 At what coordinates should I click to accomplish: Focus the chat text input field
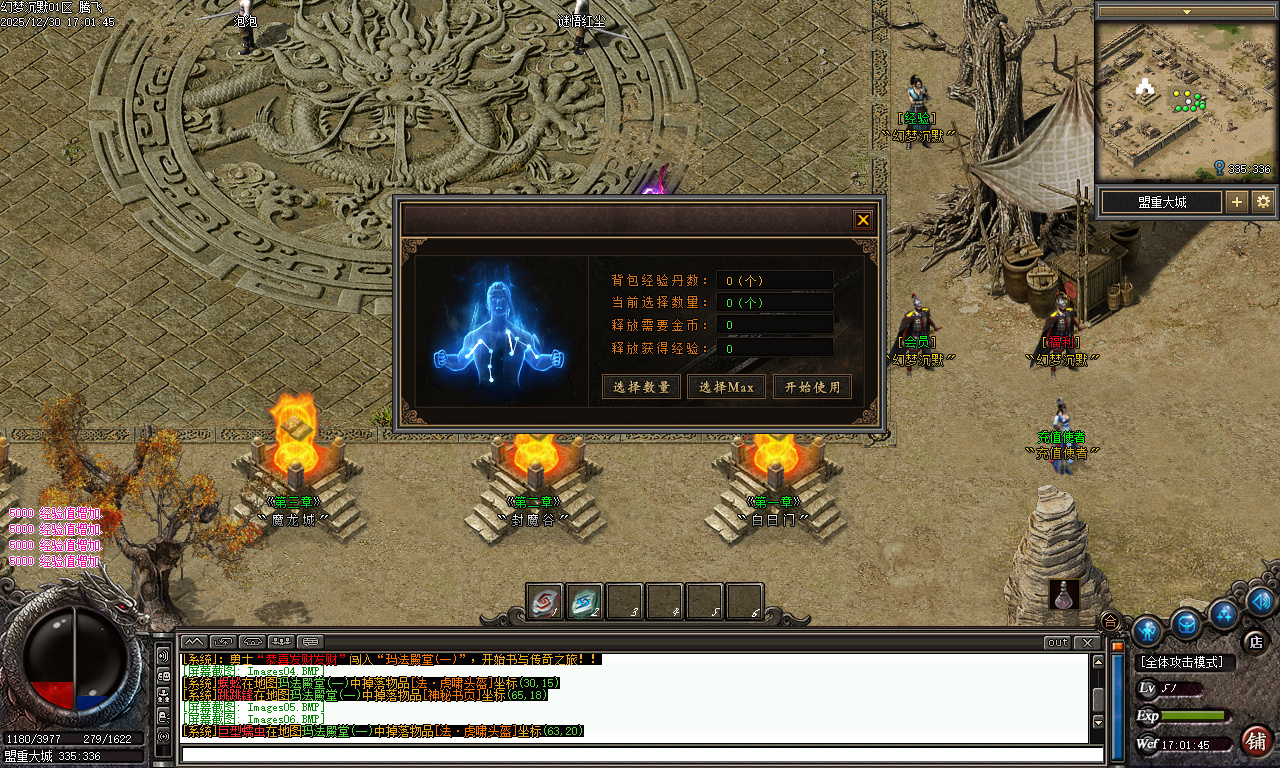[640, 754]
